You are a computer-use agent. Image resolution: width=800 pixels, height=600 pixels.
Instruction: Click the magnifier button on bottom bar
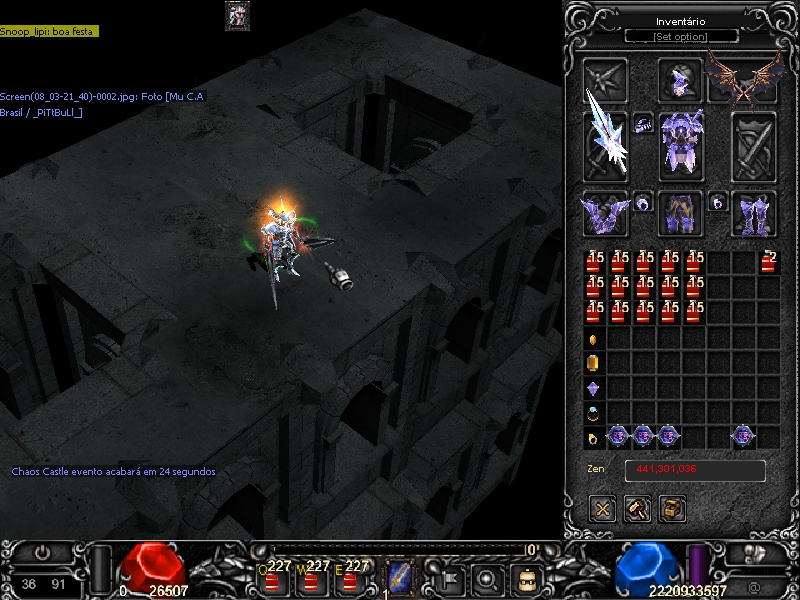point(487,578)
